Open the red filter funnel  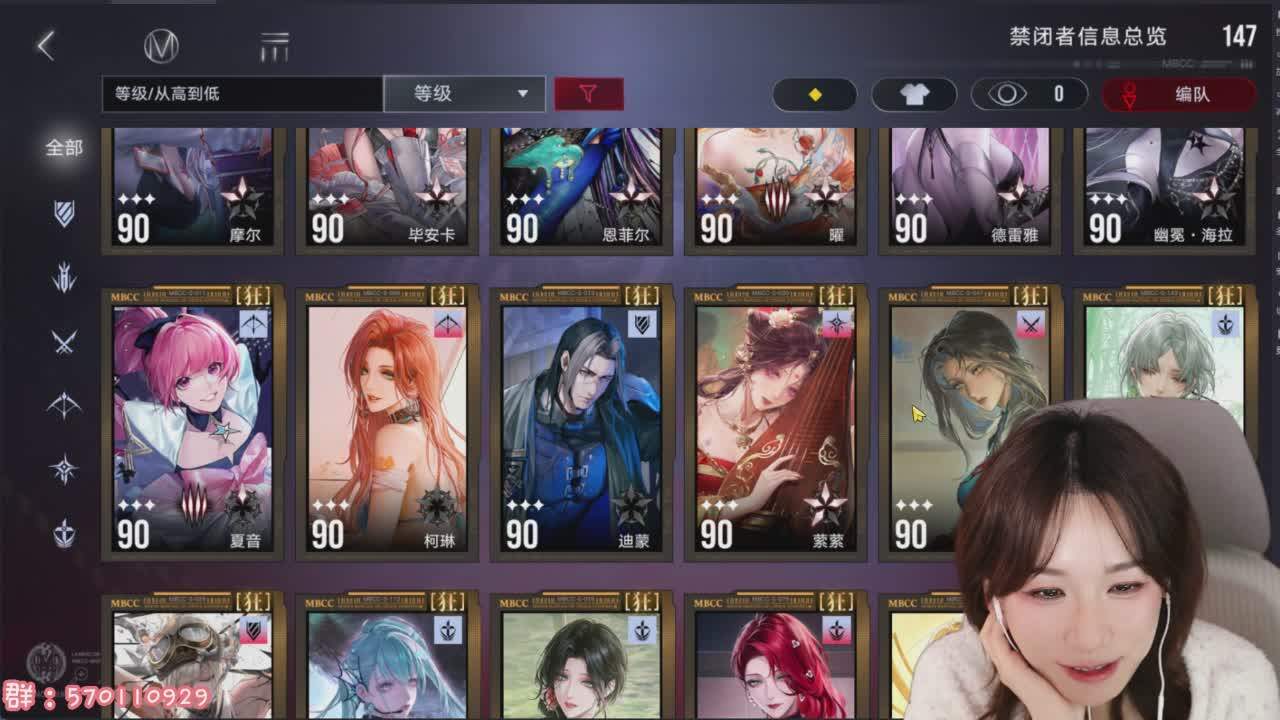[x=590, y=94]
